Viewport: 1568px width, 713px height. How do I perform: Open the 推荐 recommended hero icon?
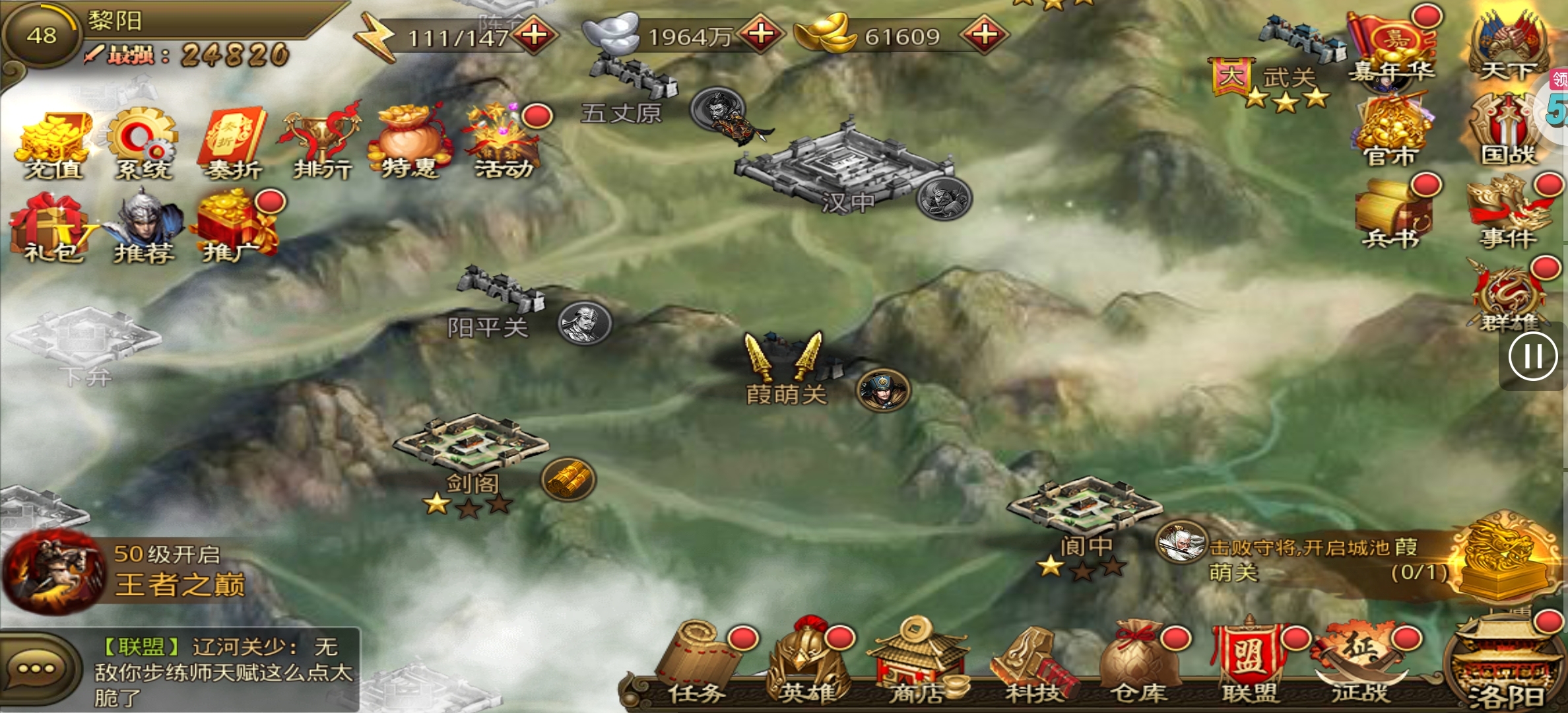click(x=144, y=228)
